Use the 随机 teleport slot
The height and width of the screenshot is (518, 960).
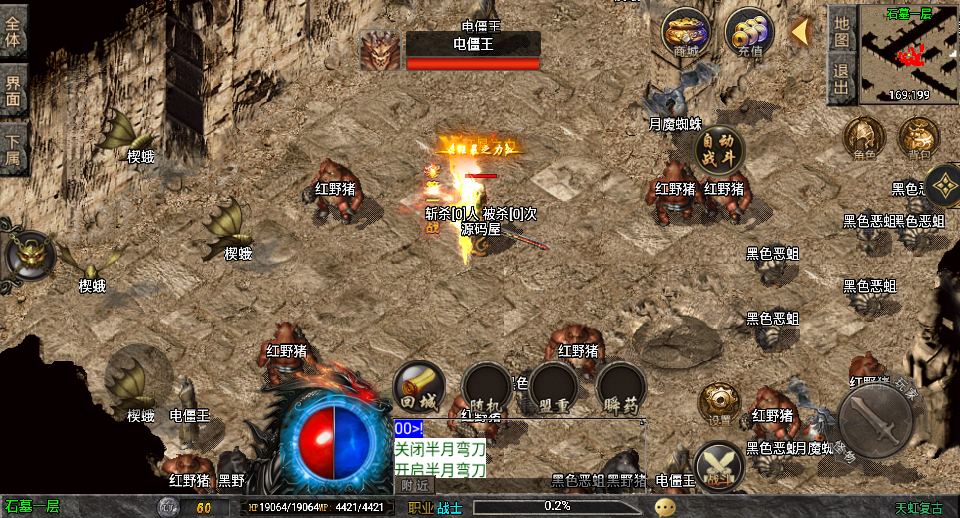click(487, 387)
